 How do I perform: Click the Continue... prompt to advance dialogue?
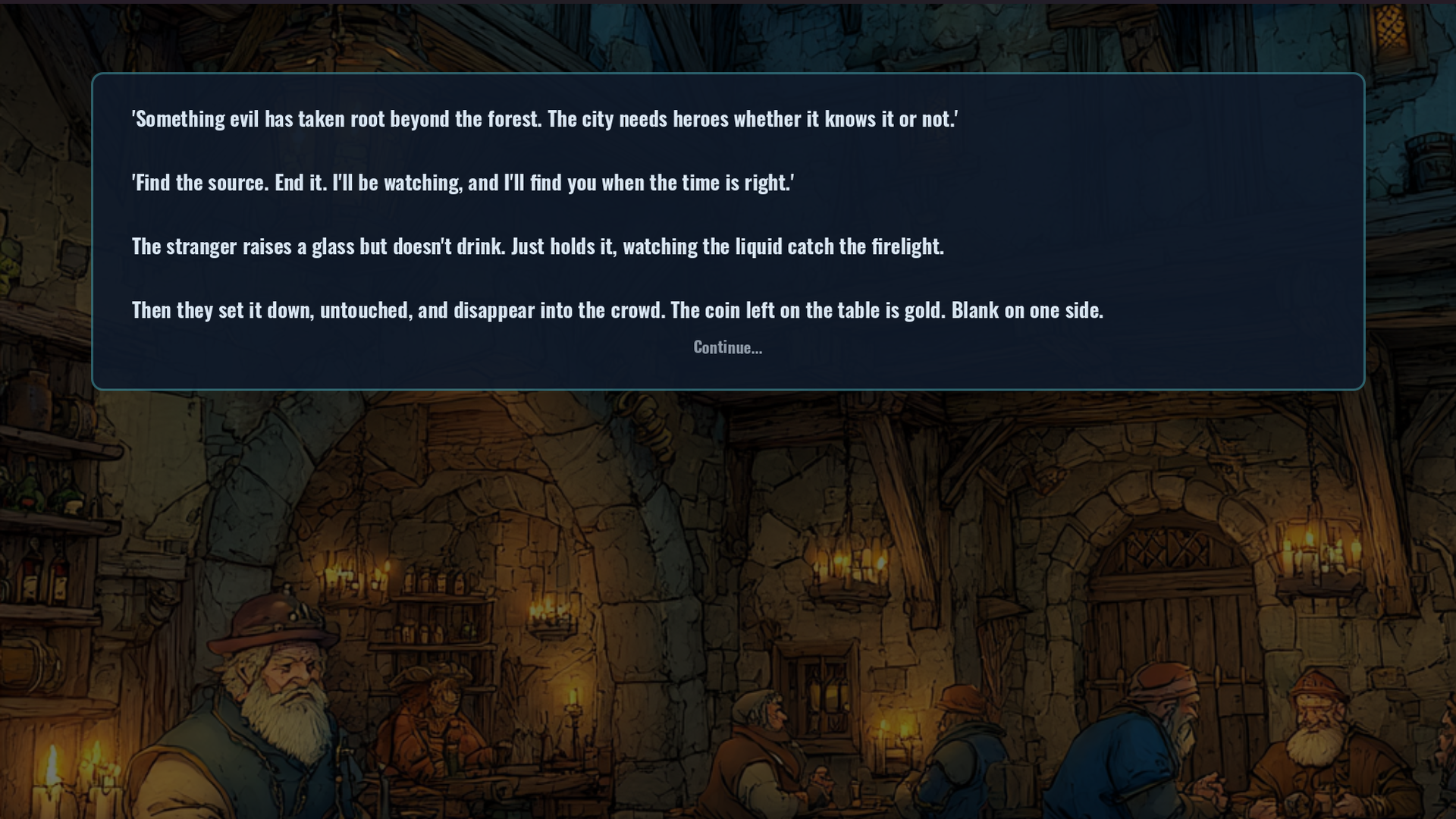coord(727,348)
